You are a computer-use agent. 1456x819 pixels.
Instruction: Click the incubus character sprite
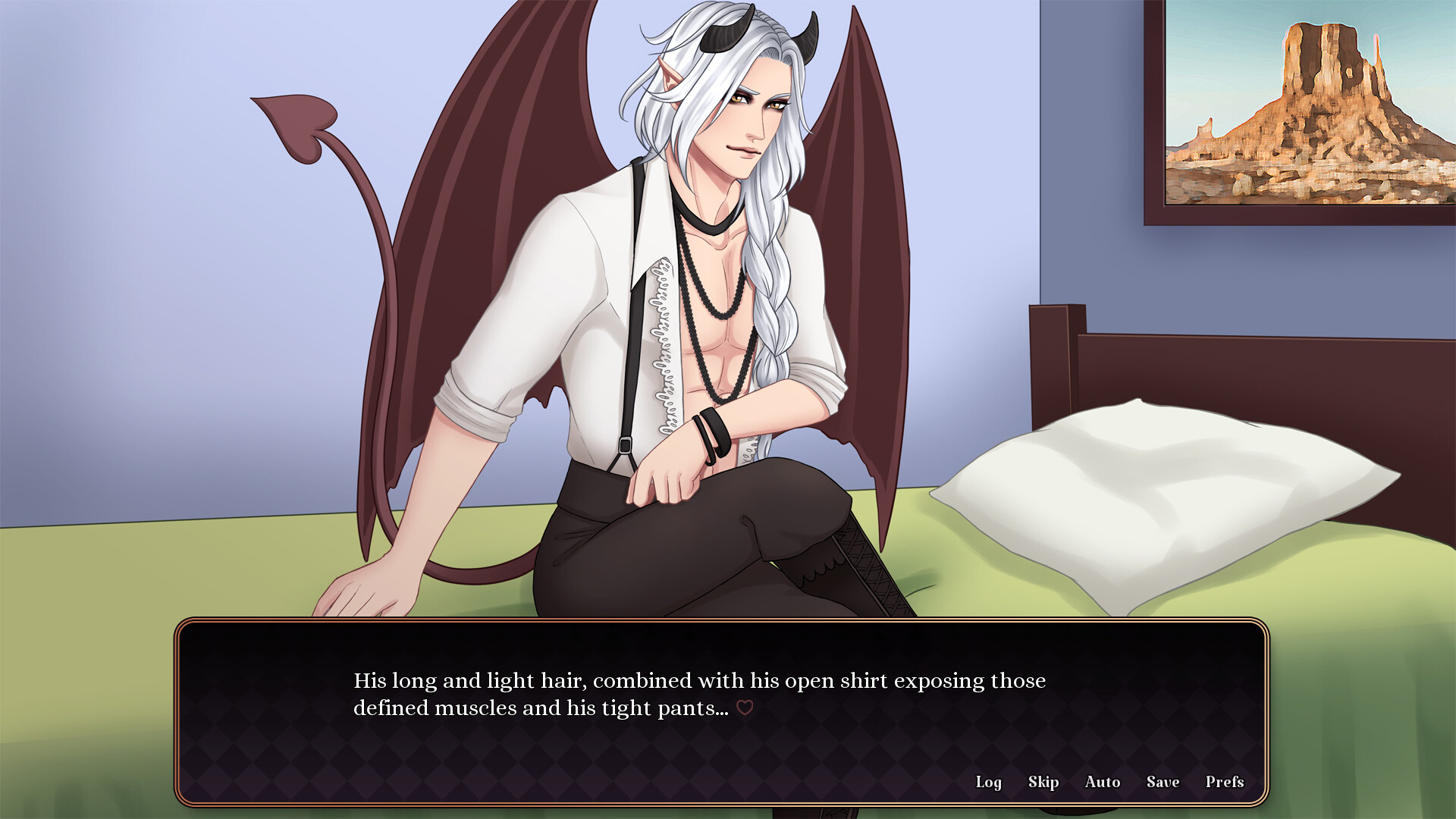pyautogui.click(x=705, y=303)
